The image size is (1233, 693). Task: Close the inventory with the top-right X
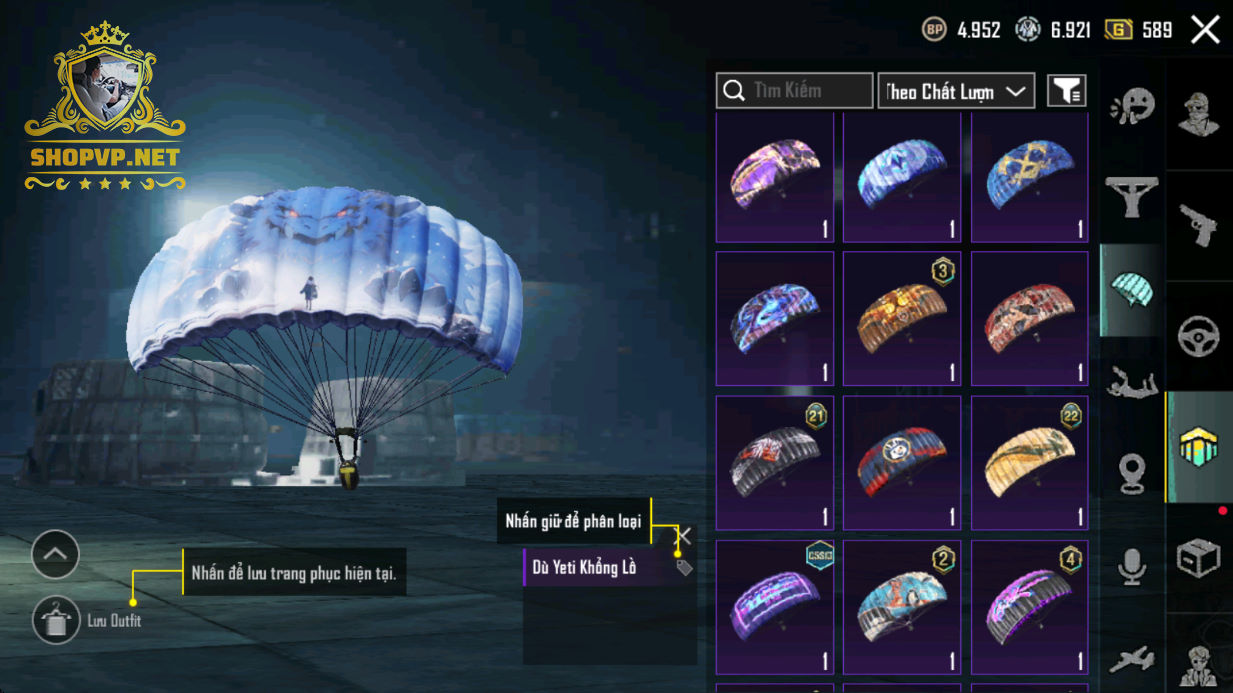pyautogui.click(x=1205, y=30)
